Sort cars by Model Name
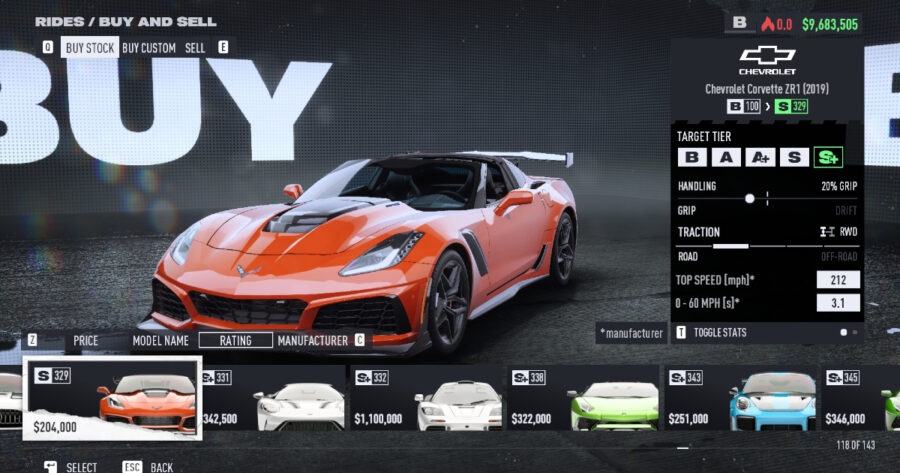 pyautogui.click(x=161, y=340)
